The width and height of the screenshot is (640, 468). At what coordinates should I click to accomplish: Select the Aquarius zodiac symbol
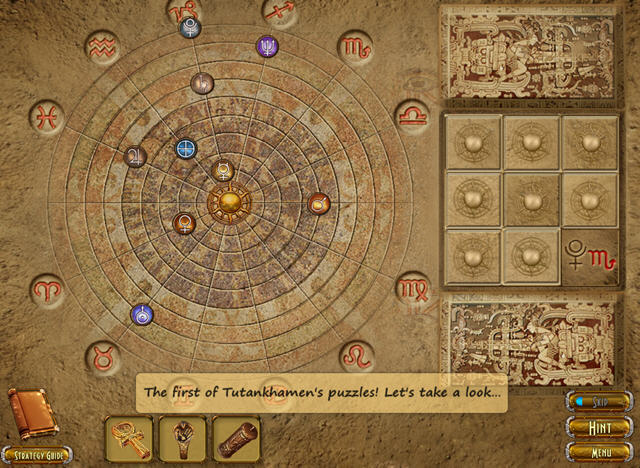(102, 45)
